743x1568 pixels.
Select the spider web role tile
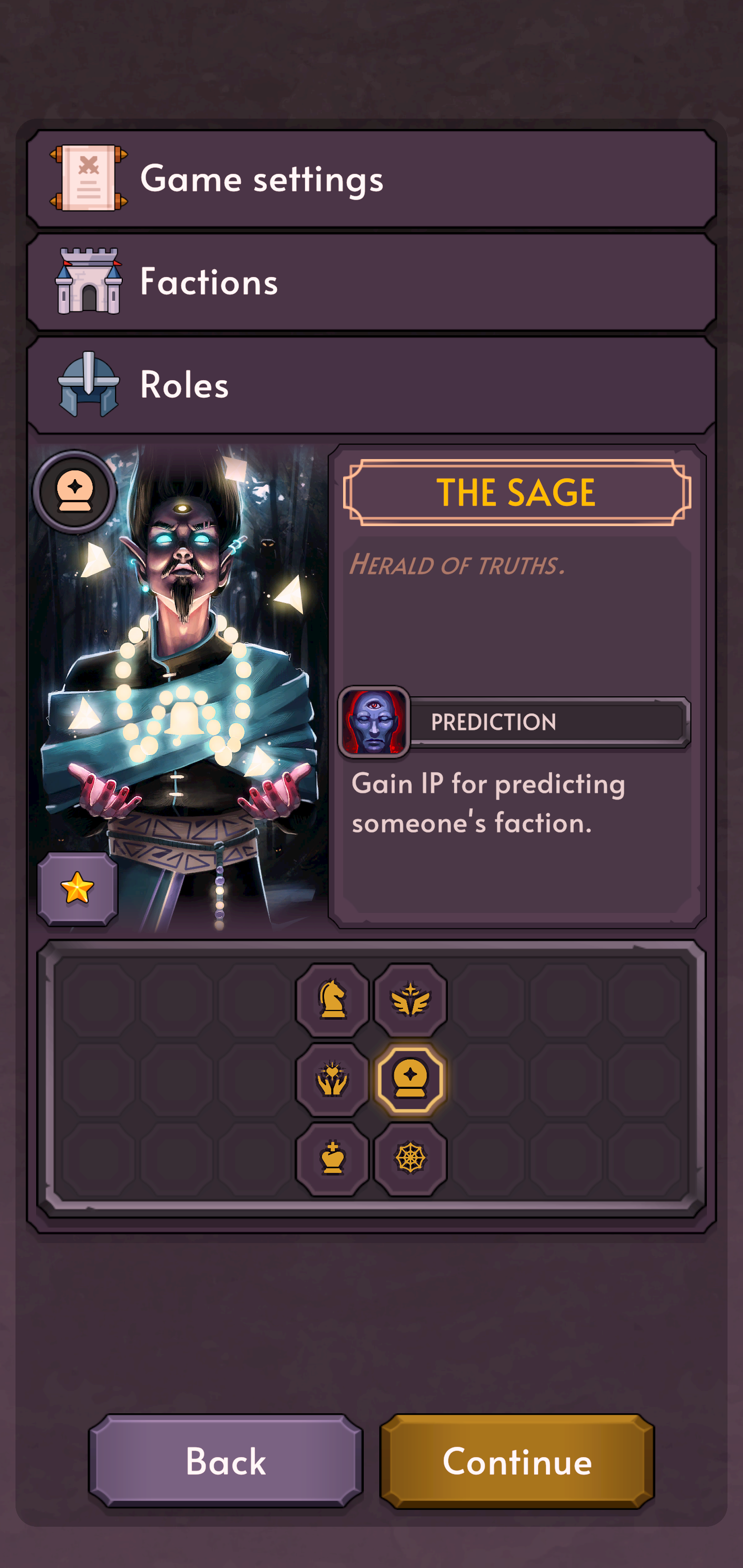pyautogui.click(x=411, y=1158)
